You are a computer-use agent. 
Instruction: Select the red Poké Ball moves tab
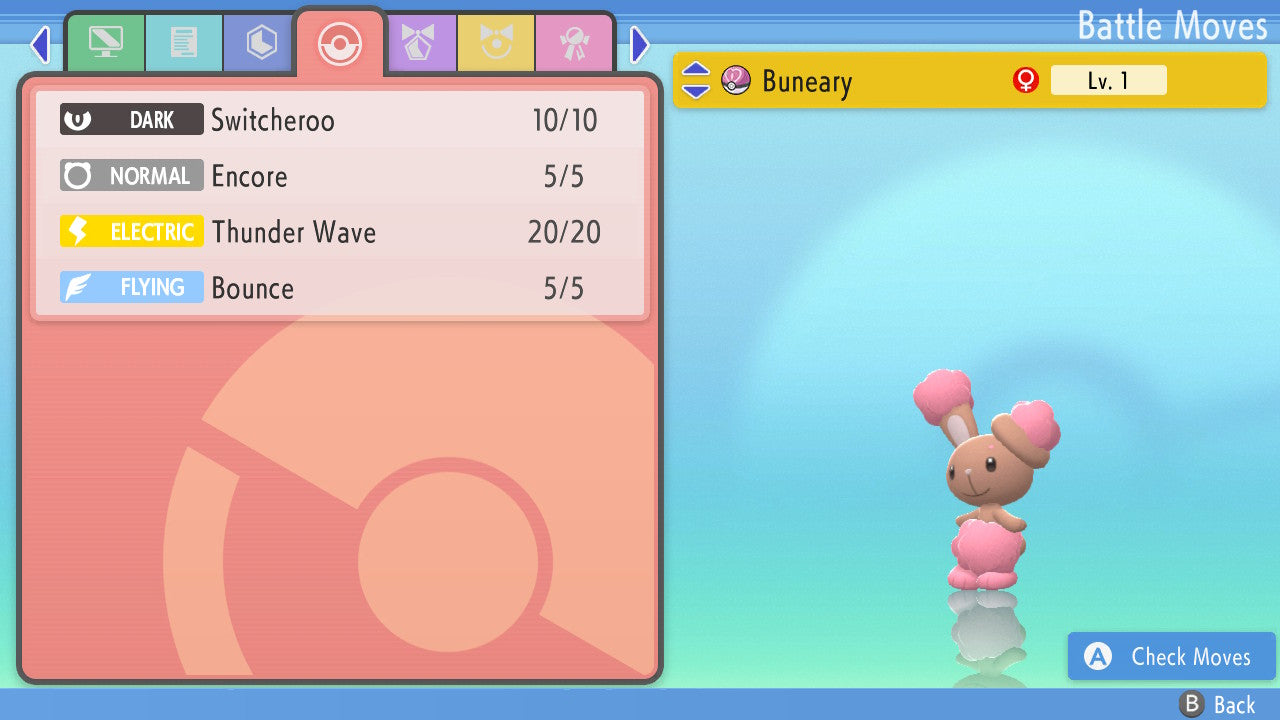pos(340,43)
